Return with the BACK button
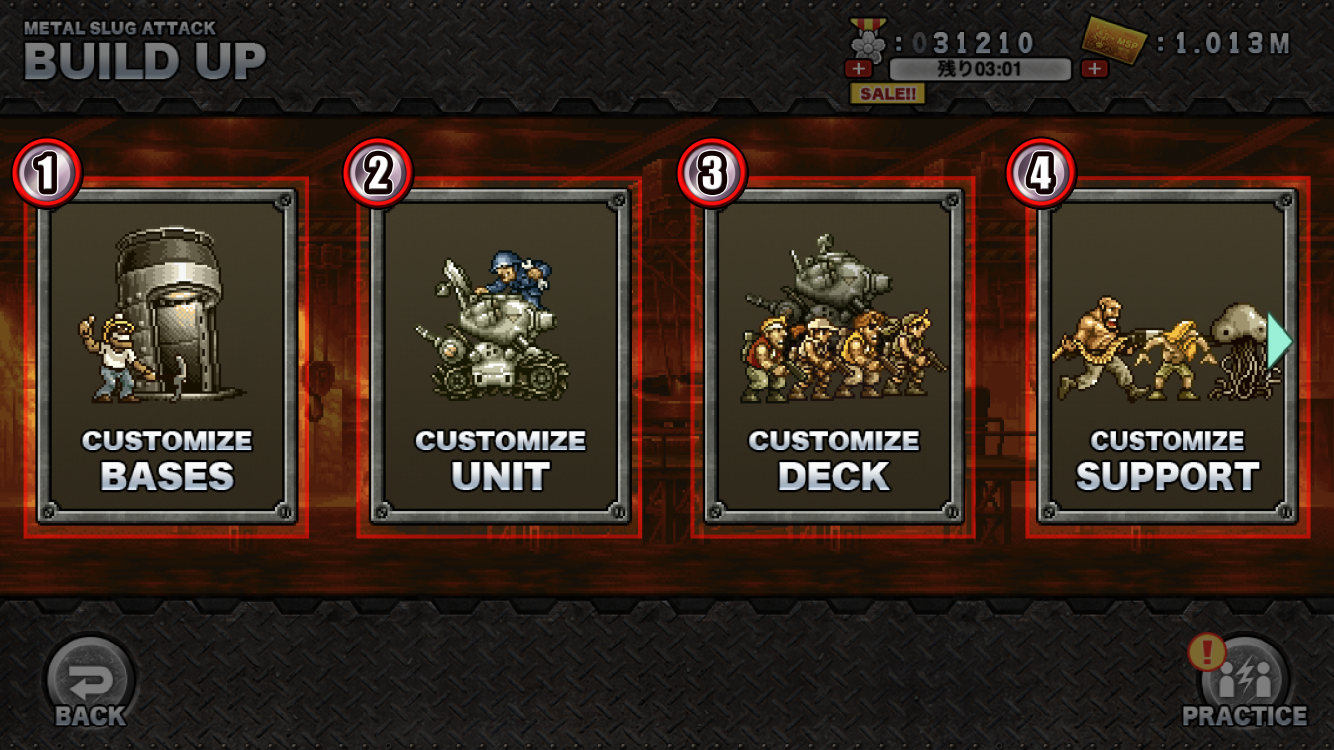 coord(88,680)
